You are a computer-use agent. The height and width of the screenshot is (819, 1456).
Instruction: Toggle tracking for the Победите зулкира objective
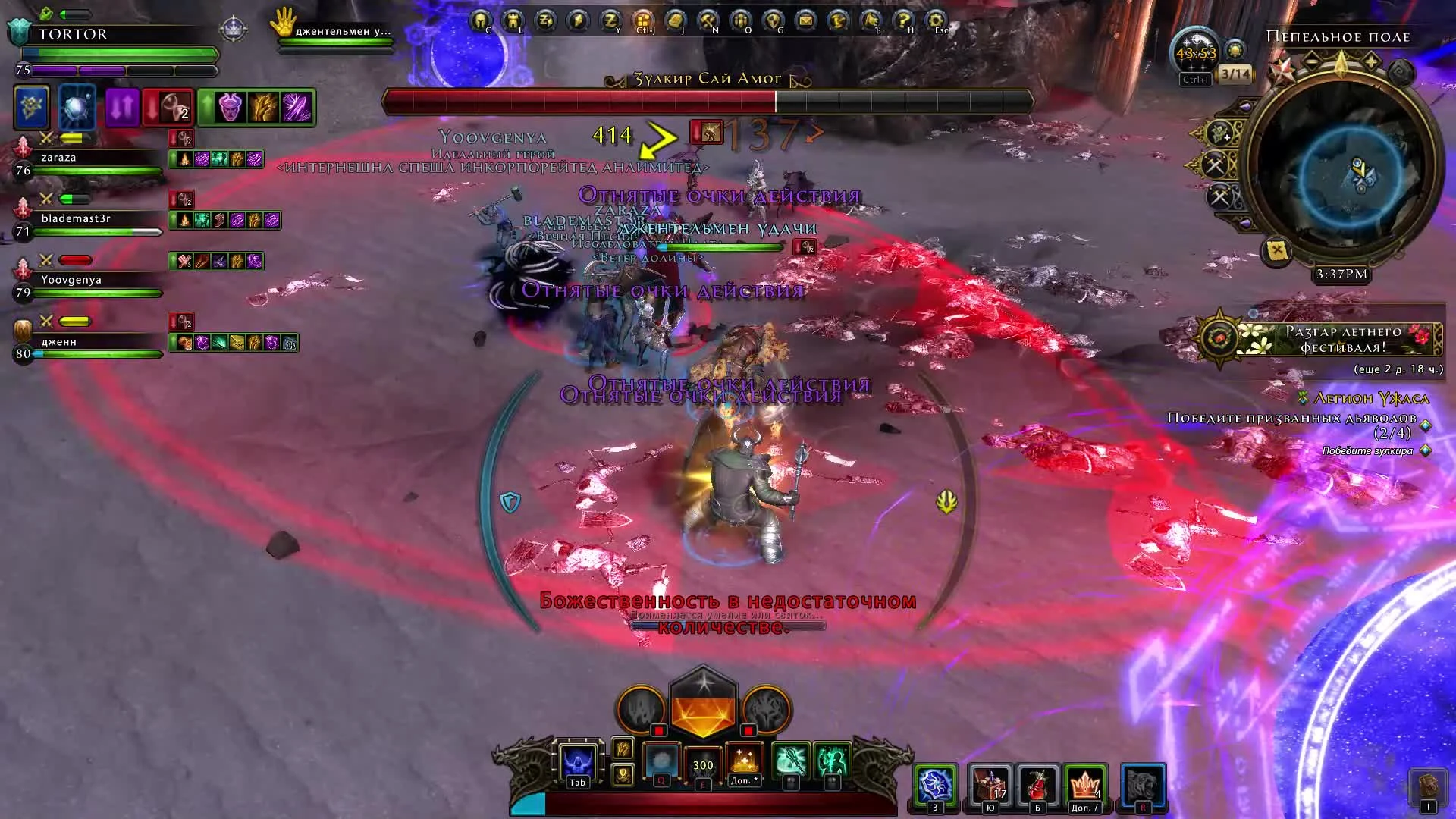pyautogui.click(x=1426, y=449)
